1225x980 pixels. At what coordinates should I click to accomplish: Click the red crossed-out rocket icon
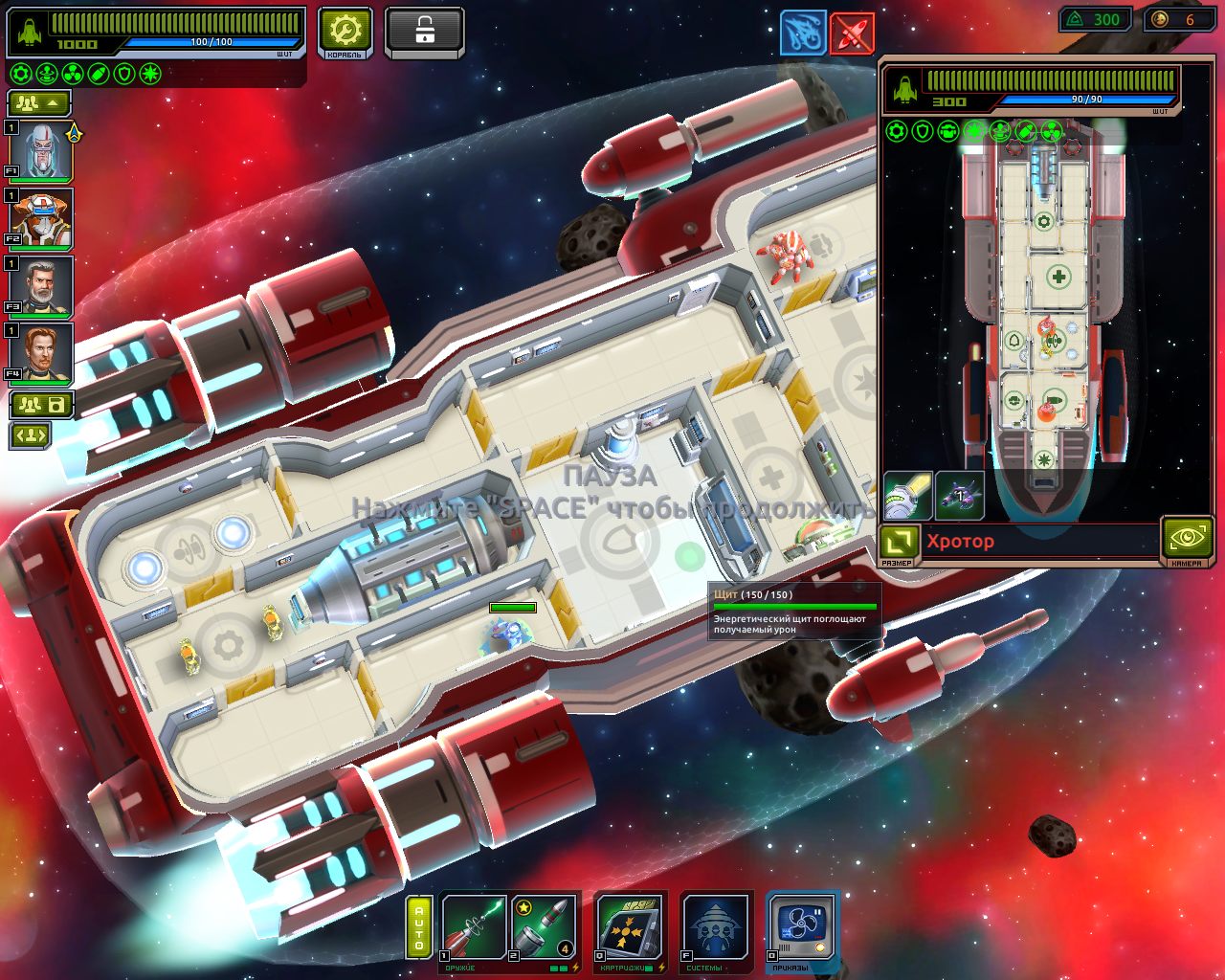tap(852, 33)
